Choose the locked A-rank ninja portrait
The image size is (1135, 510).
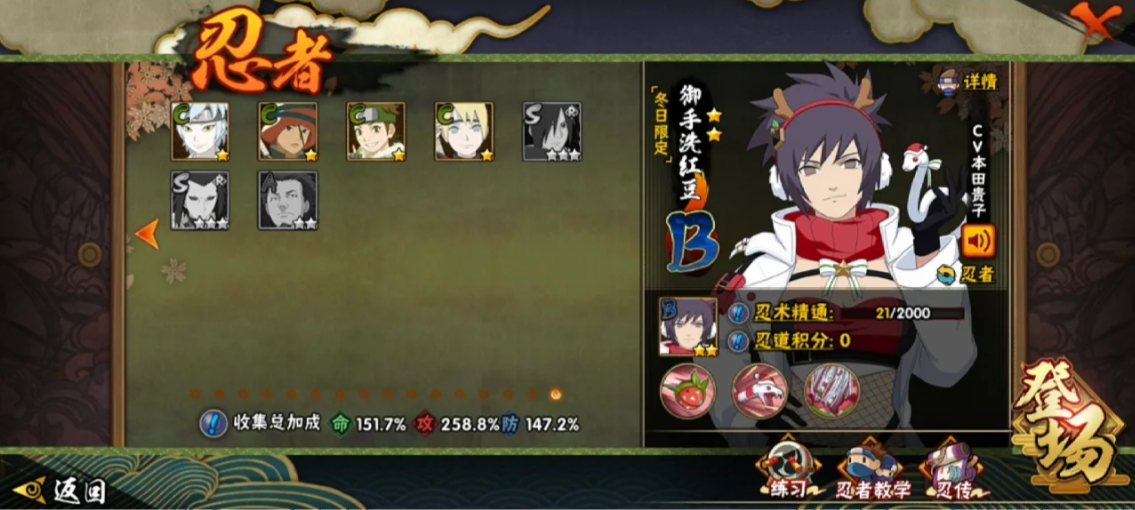click(x=288, y=200)
